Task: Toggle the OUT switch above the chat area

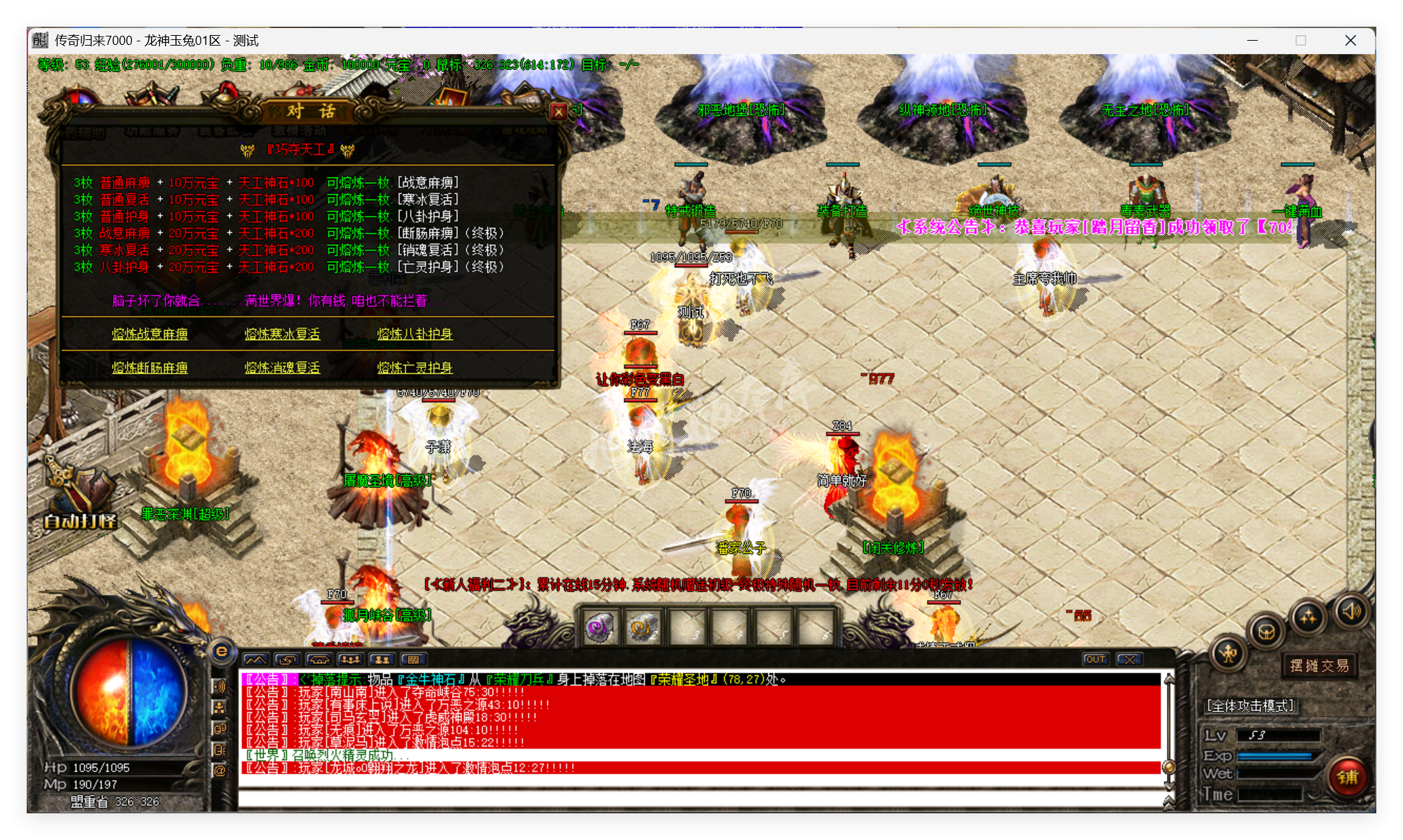Action: [x=1096, y=659]
